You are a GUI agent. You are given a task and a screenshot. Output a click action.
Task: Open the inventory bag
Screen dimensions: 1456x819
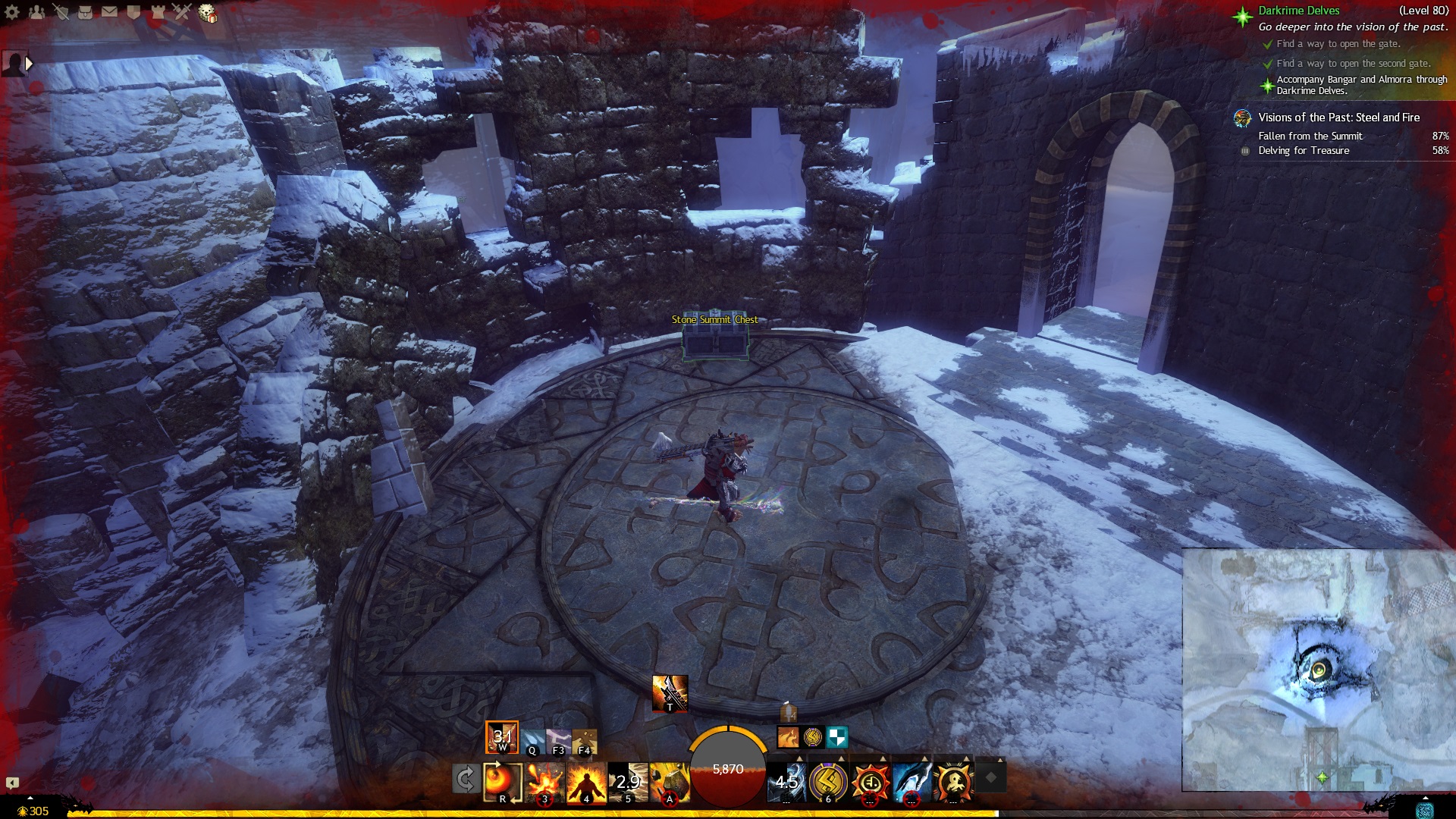[x=85, y=11]
